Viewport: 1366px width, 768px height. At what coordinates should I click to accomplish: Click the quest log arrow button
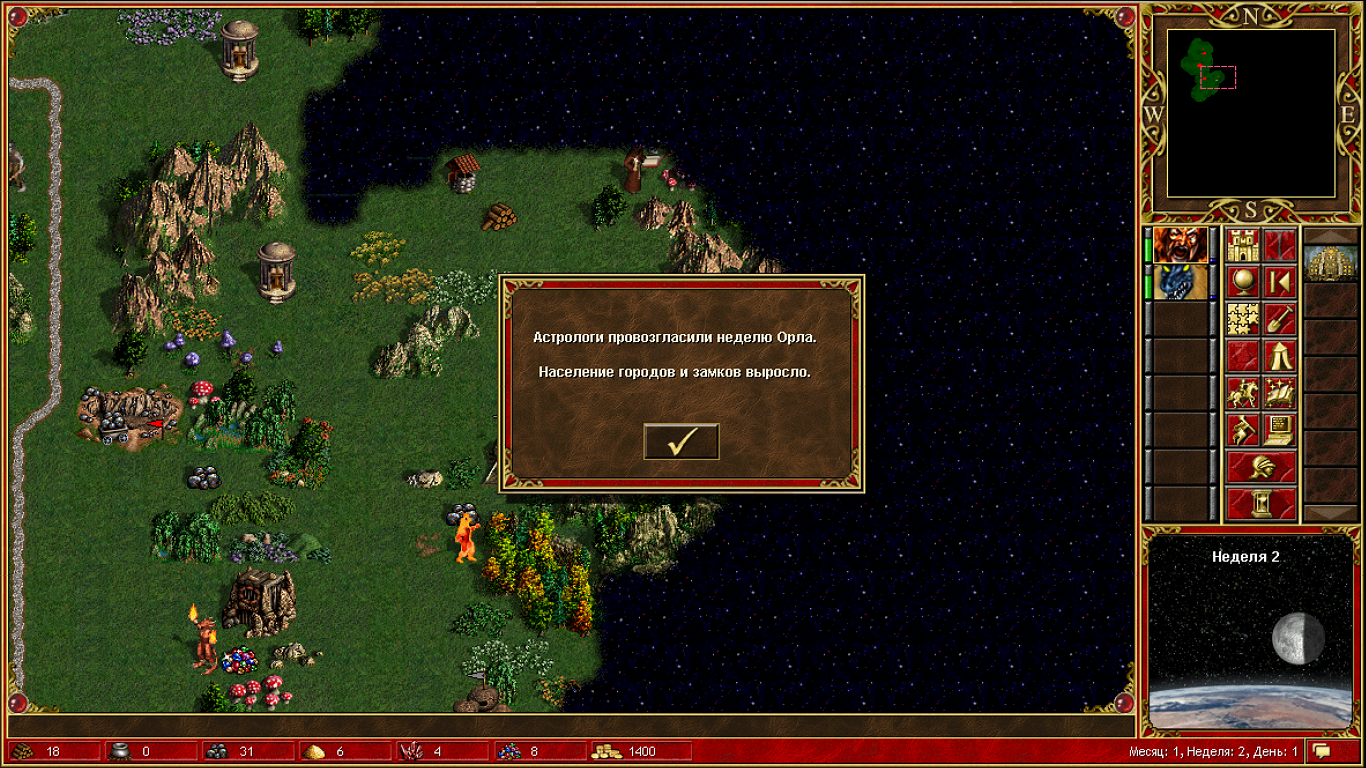point(1280,283)
